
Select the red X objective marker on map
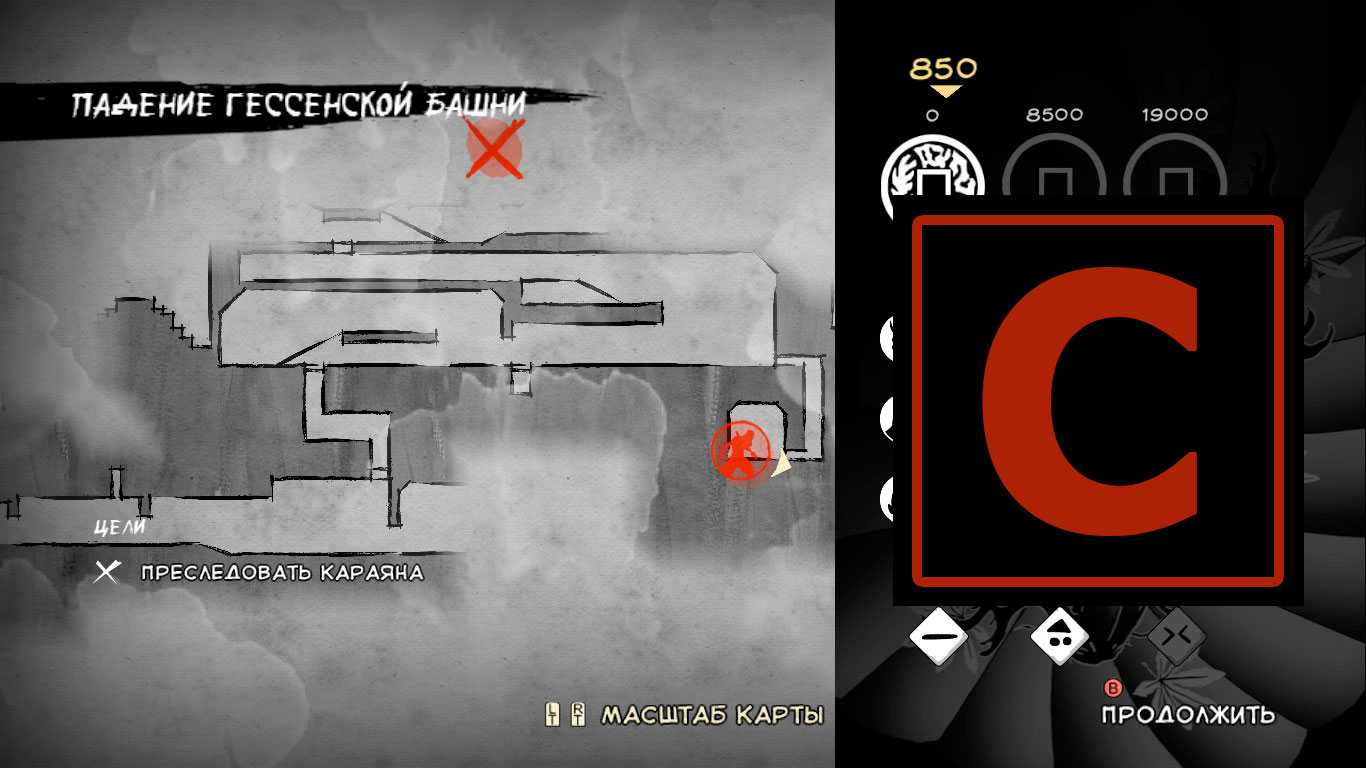[x=494, y=150]
